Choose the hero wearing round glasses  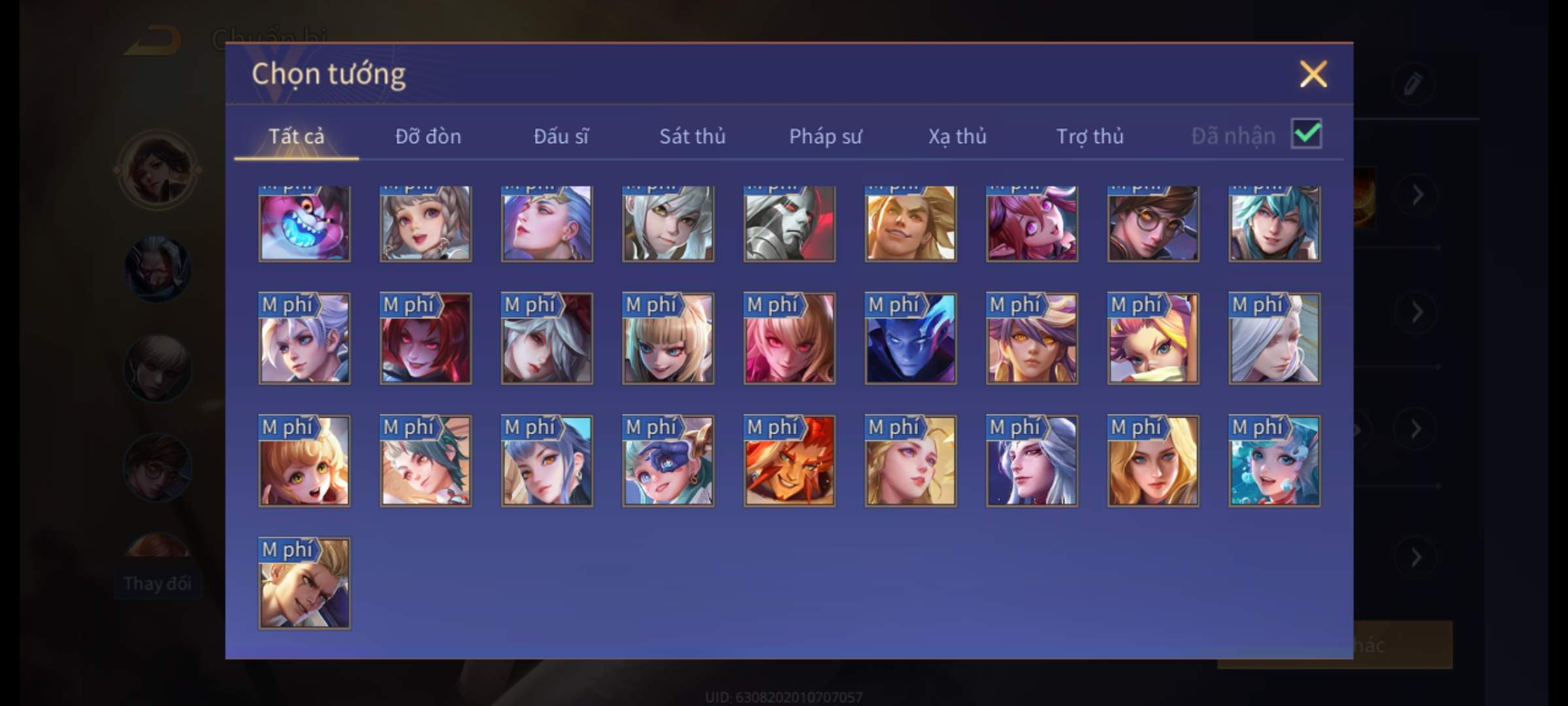coord(1153,224)
